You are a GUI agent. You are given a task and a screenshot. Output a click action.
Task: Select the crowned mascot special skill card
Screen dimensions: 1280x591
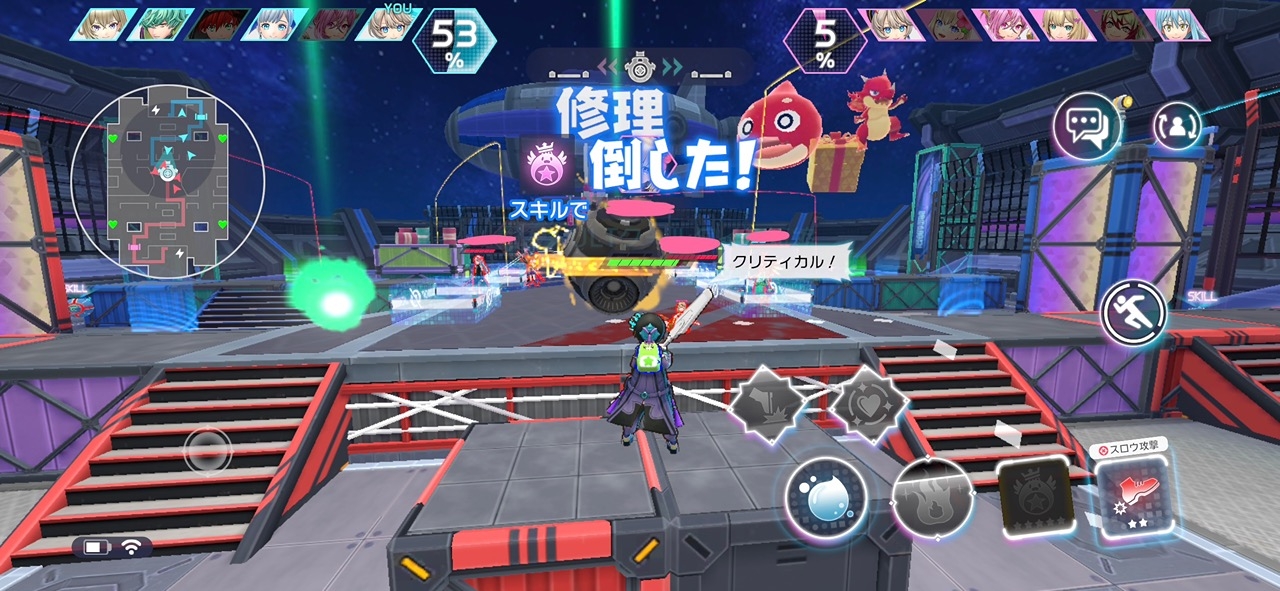1034,497
